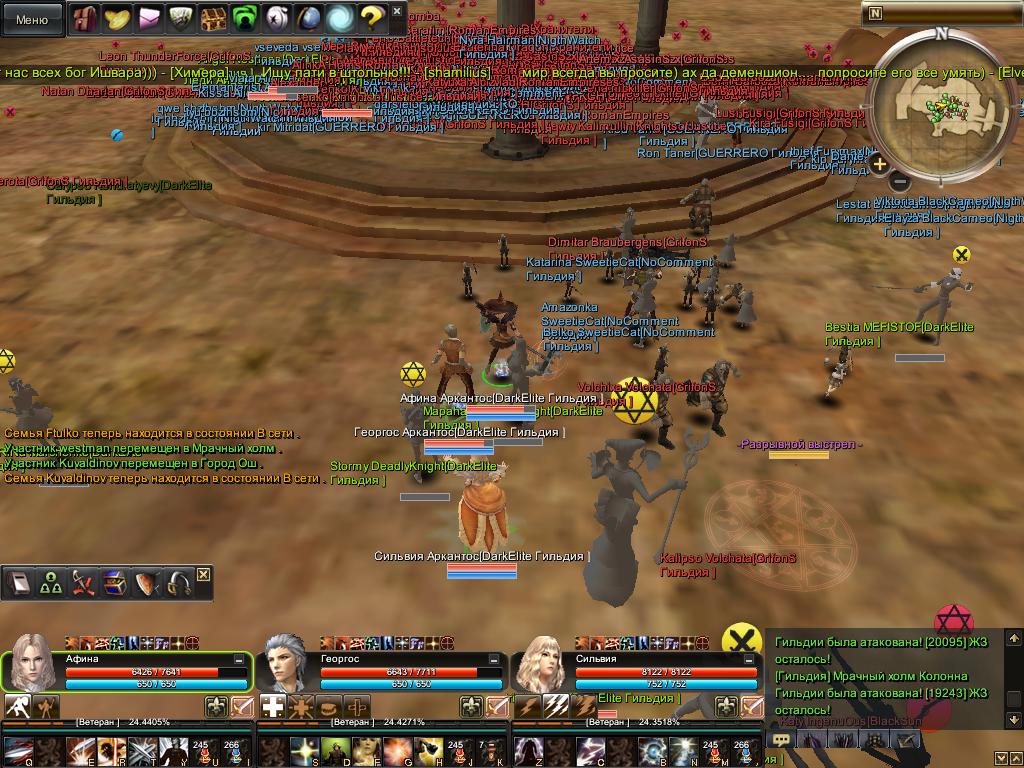Select Георгос character portrait
The width and height of the screenshot is (1024, 768).
[x=287, y=661]
